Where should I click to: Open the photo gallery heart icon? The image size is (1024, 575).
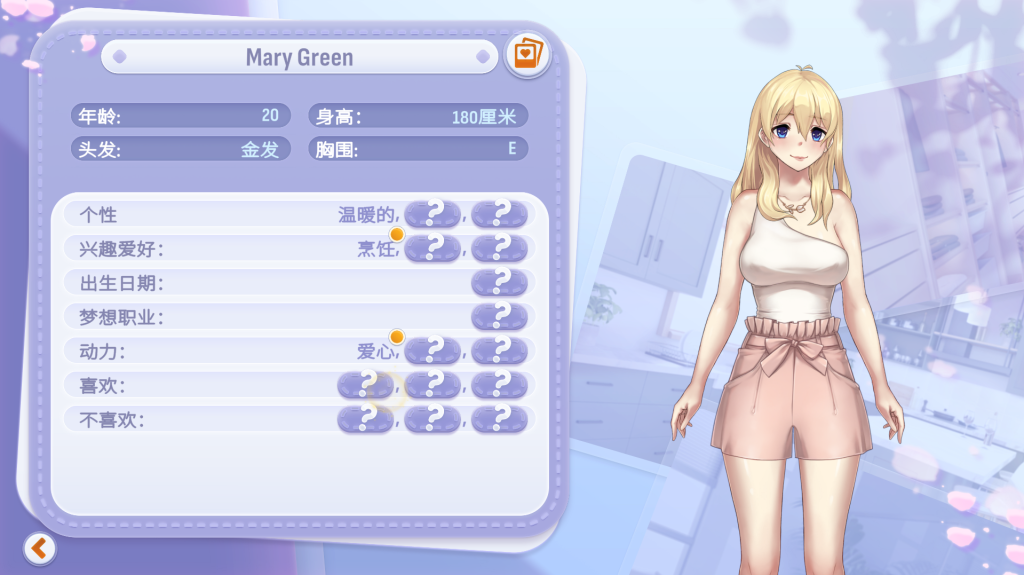coord(526,54)
